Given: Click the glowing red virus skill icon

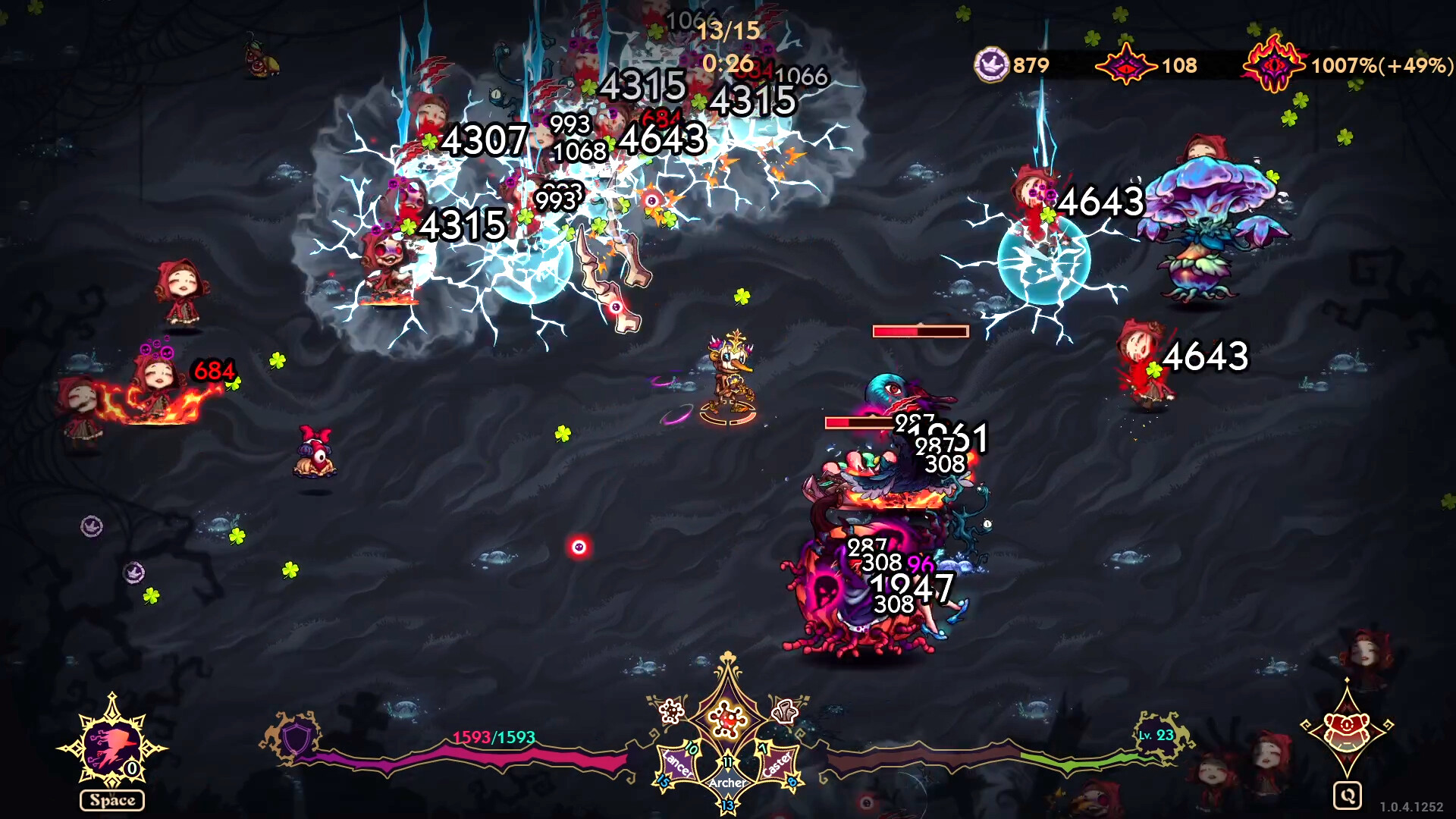Looking at the screenshot, I should point(726,719).
